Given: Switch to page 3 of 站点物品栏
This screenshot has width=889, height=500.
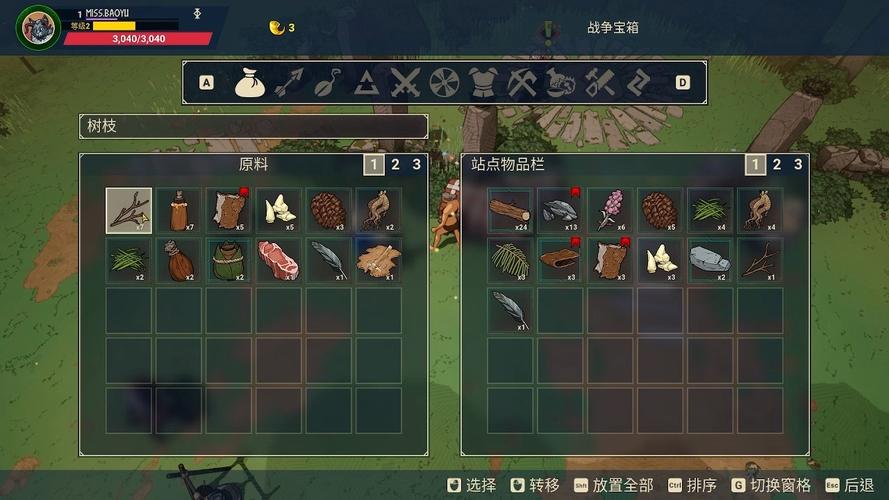Looking at the screenshot, I should (x=797, y=165).
